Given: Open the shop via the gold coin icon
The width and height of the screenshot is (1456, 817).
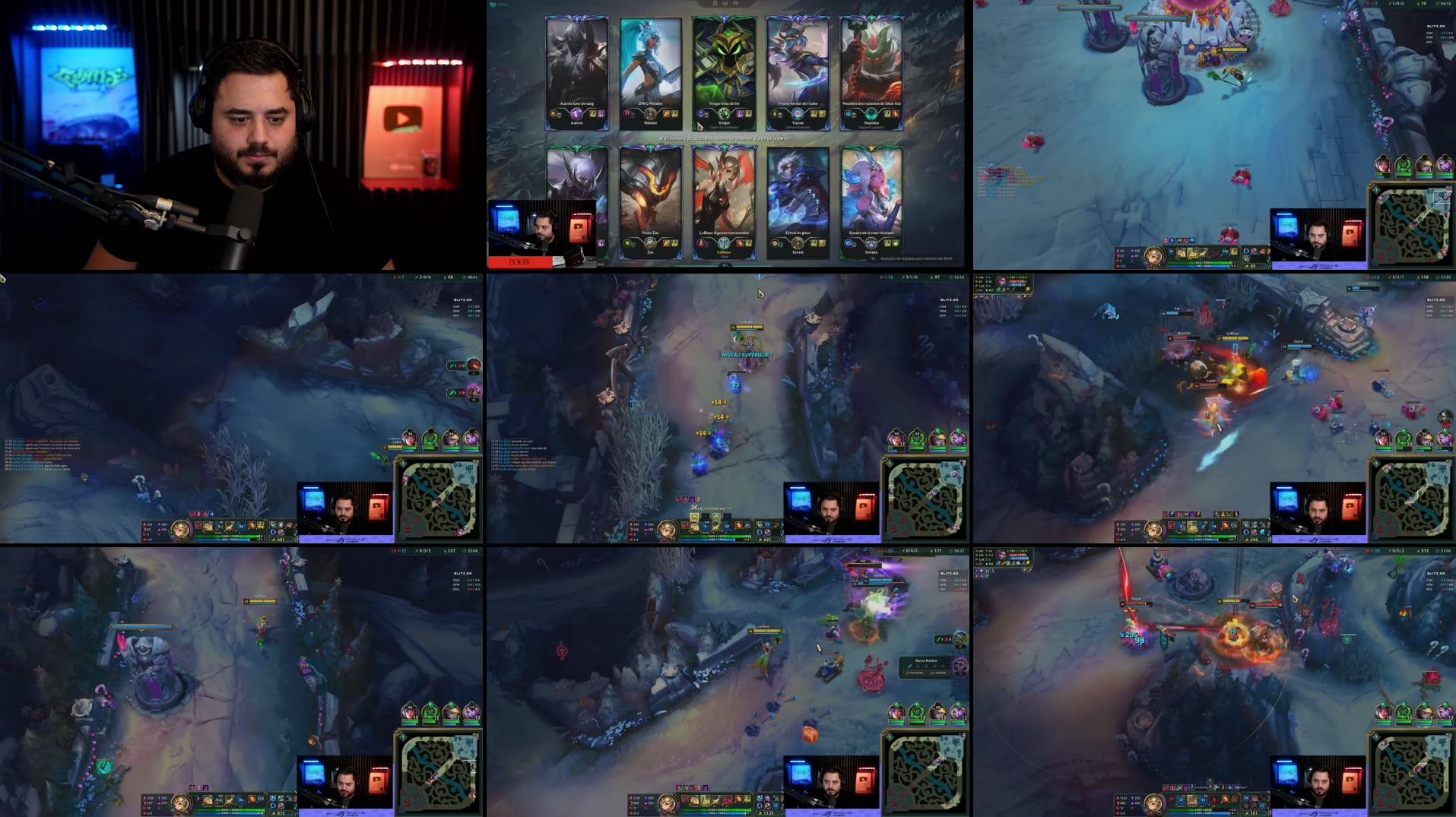Looking at the screenshot, I should pyautogui.click(x=760, y=540).
